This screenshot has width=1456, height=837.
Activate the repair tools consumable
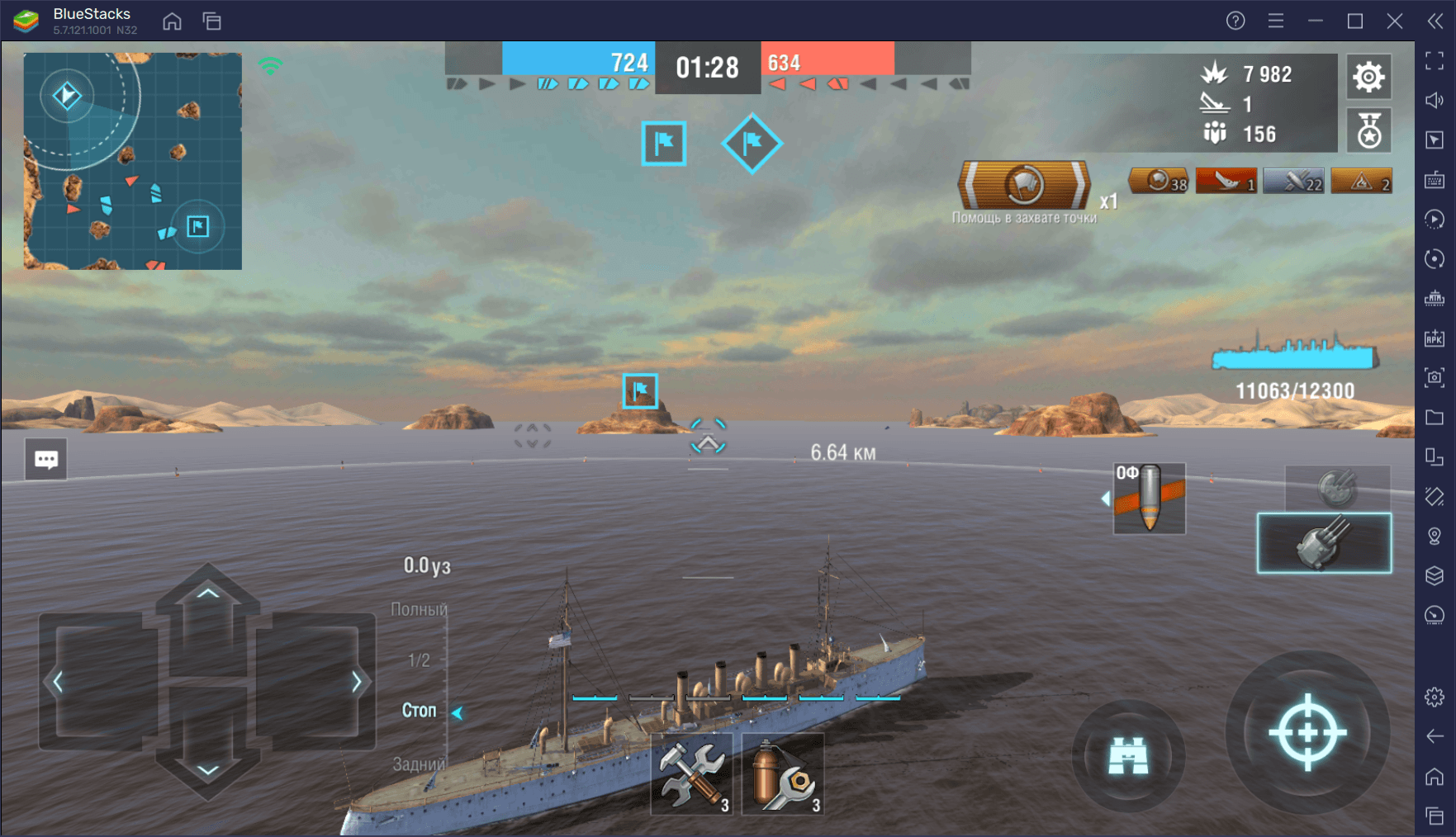[x=692, y=773]
